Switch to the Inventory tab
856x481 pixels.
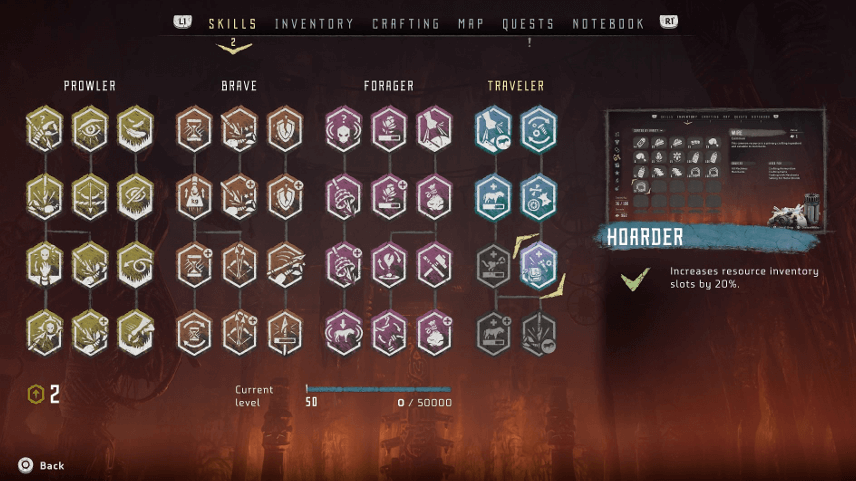[314, 24]
